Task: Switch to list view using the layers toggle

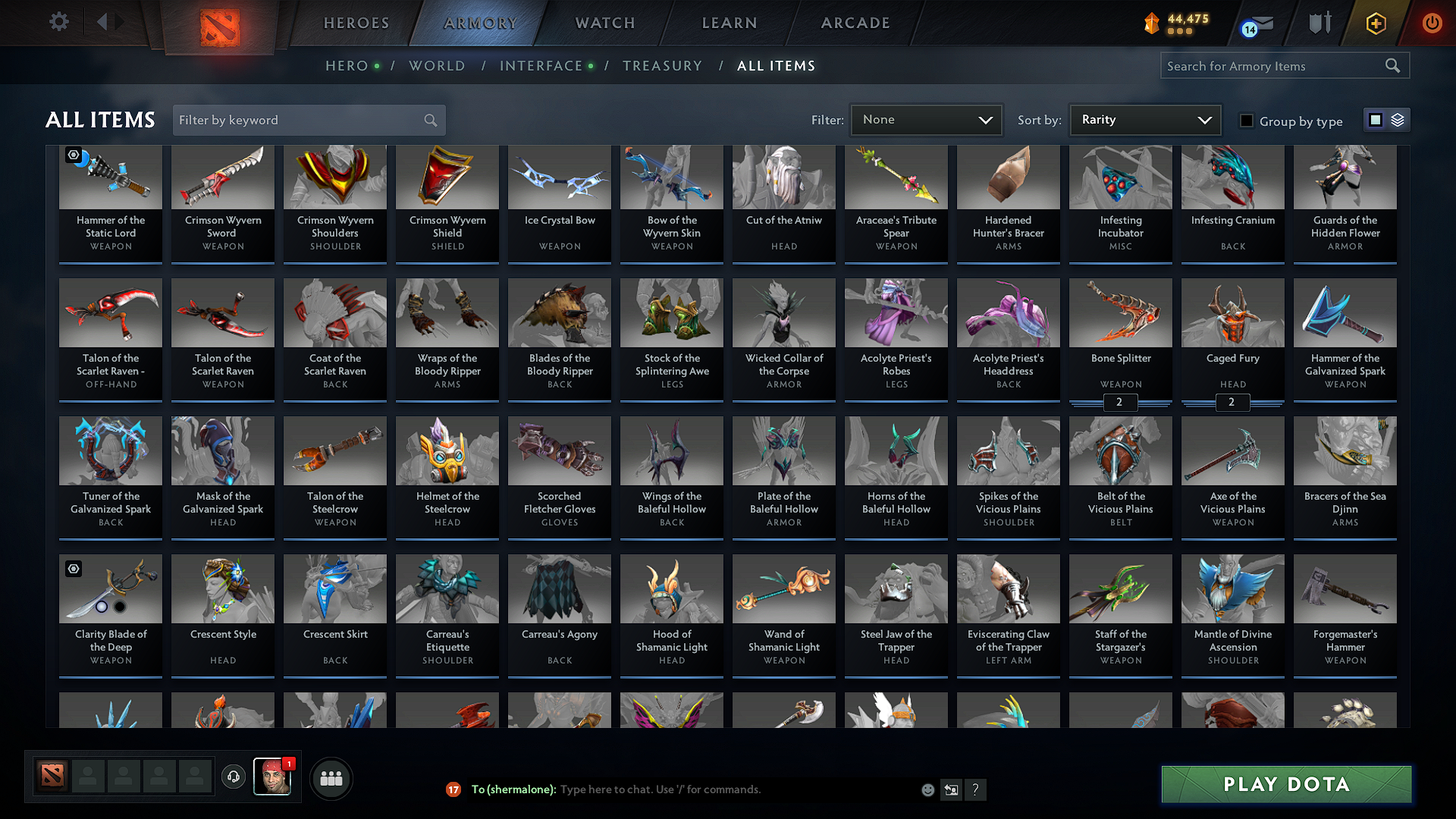Action: coord(1396,120)
